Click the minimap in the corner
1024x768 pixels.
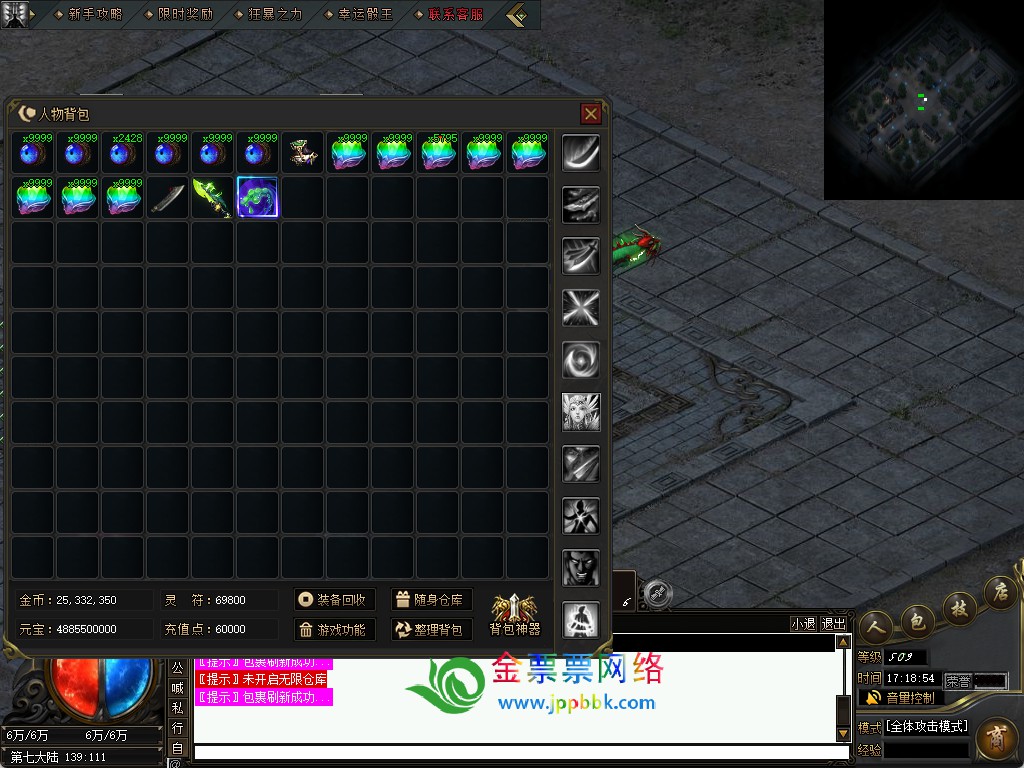[923, 99]
